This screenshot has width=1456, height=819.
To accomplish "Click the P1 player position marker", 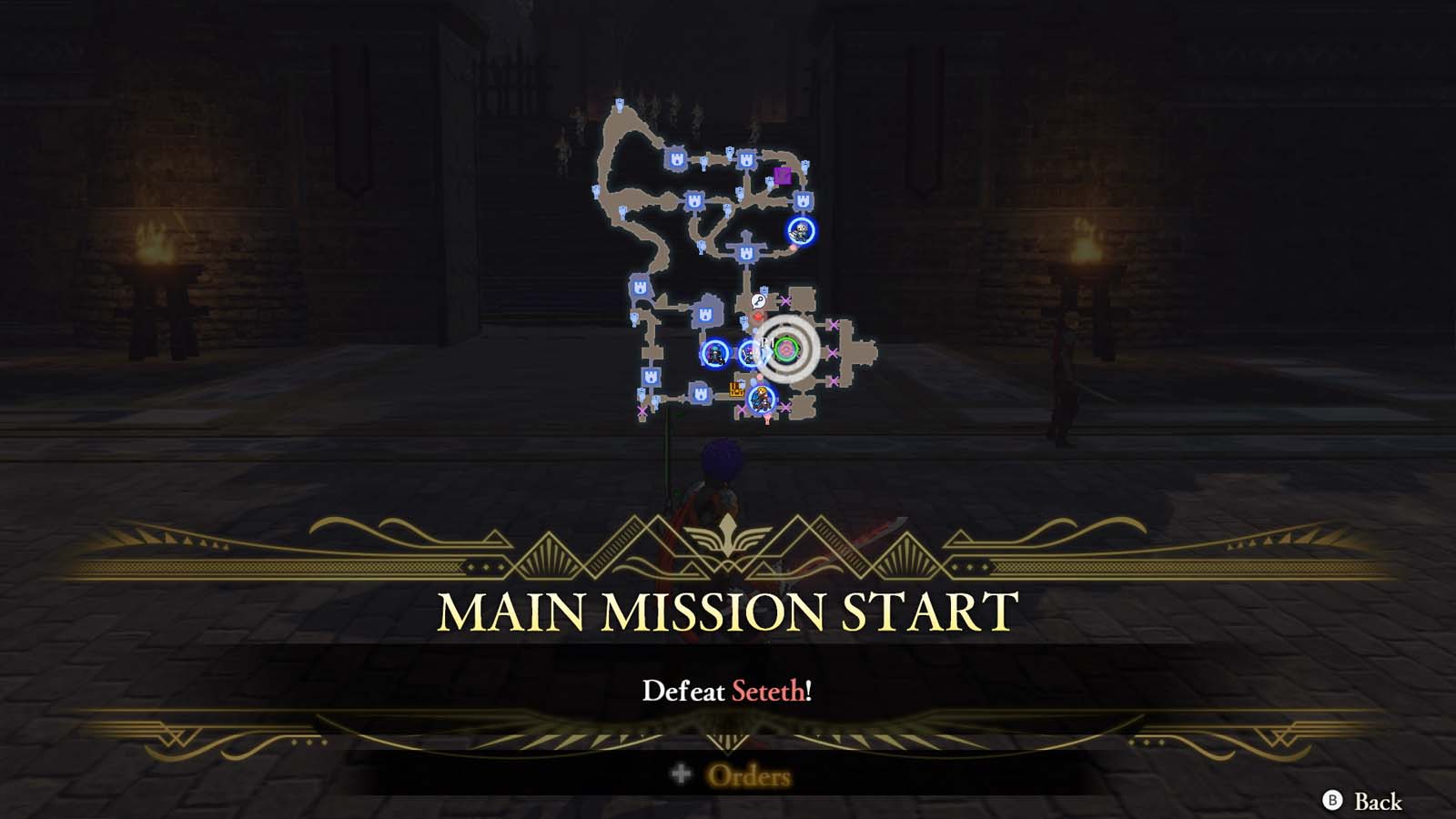I will tap(764, 342).
